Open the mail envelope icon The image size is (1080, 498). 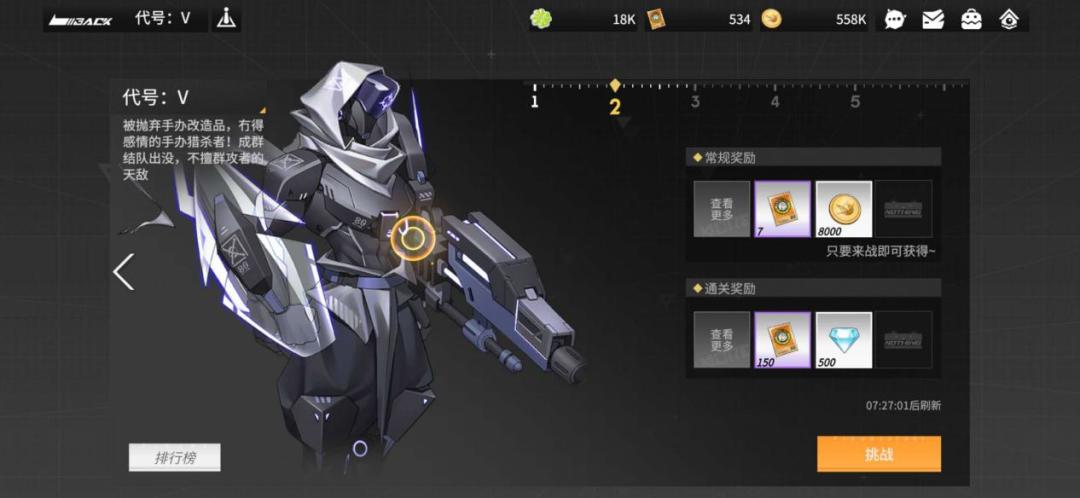pyautogui.click(x=933, y=19)
